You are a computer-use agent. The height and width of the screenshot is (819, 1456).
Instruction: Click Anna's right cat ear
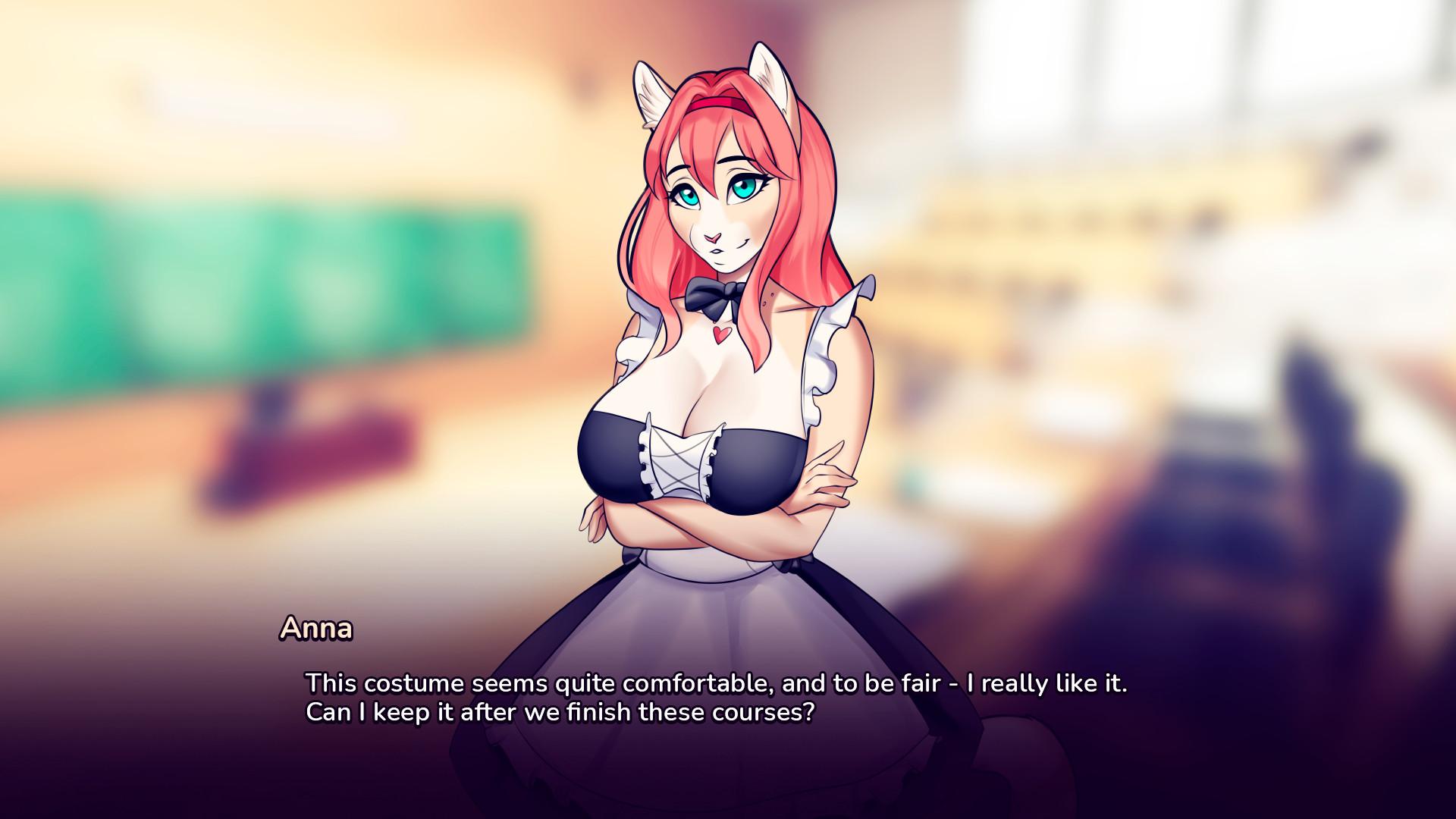tap(772, 80)
